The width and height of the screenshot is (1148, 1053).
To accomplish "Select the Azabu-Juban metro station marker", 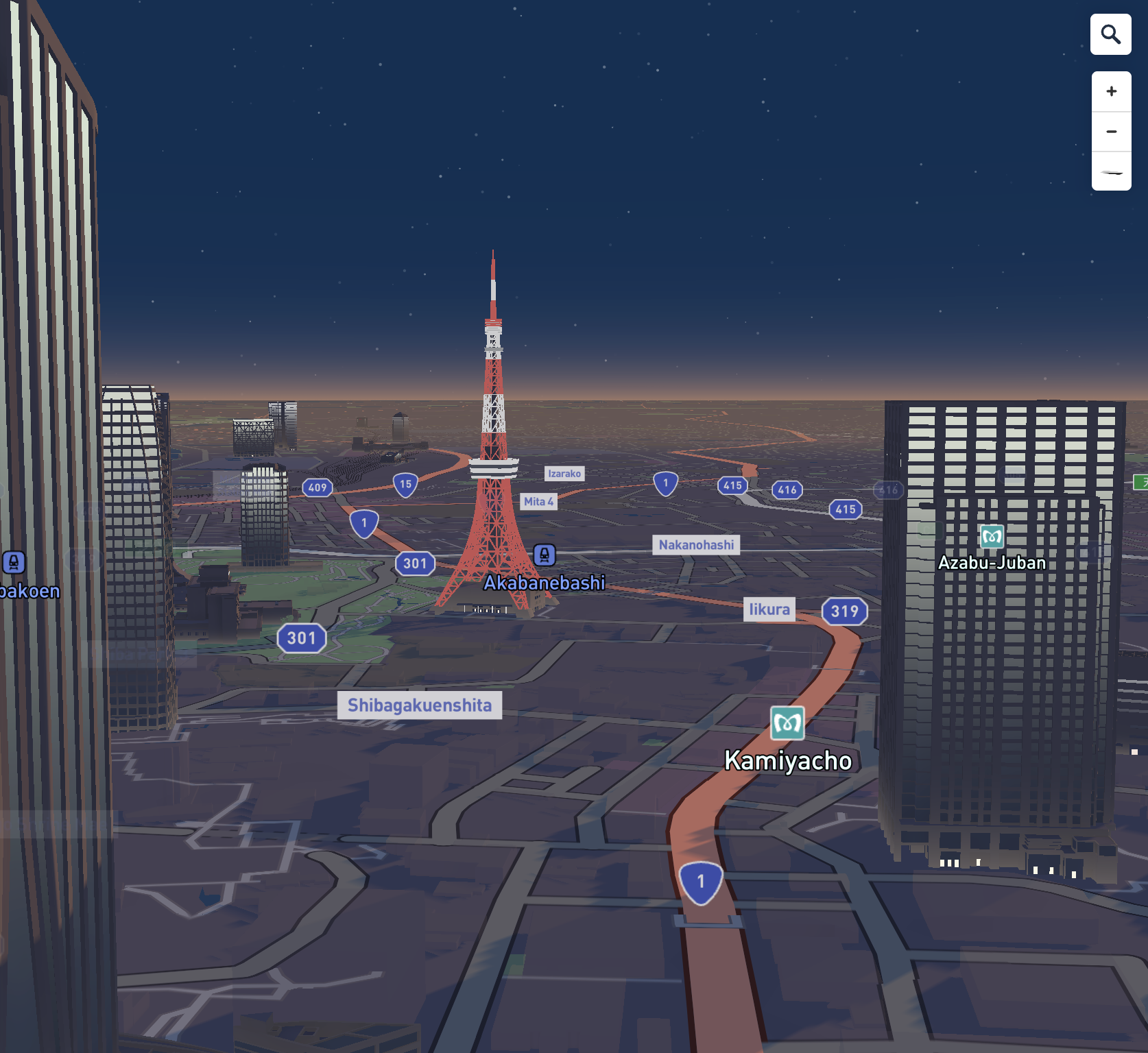I will (x=992, y=537).
